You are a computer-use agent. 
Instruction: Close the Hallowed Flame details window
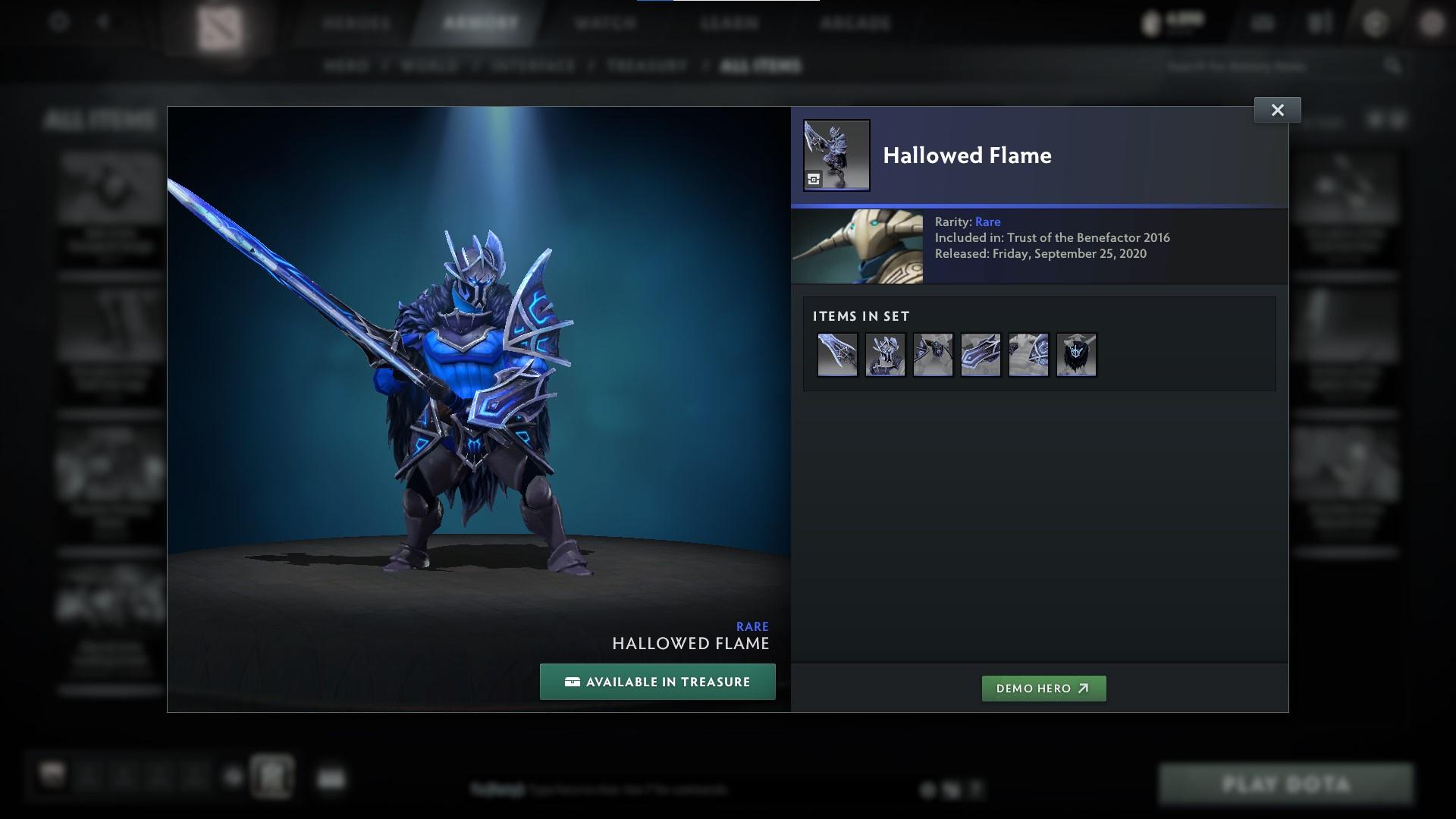[1277, 109]
